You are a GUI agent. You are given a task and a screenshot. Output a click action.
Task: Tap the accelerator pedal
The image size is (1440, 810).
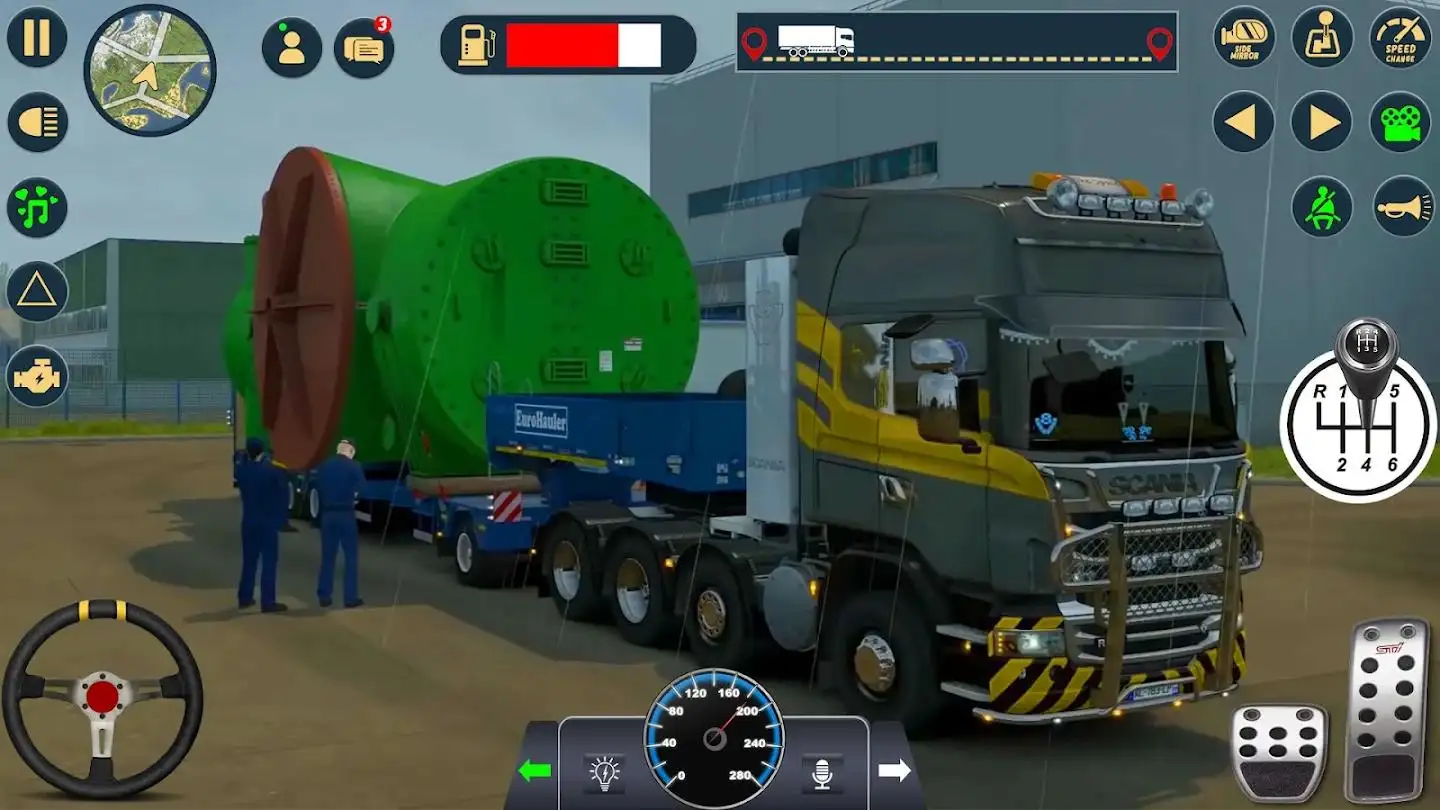coord(1386,708)
